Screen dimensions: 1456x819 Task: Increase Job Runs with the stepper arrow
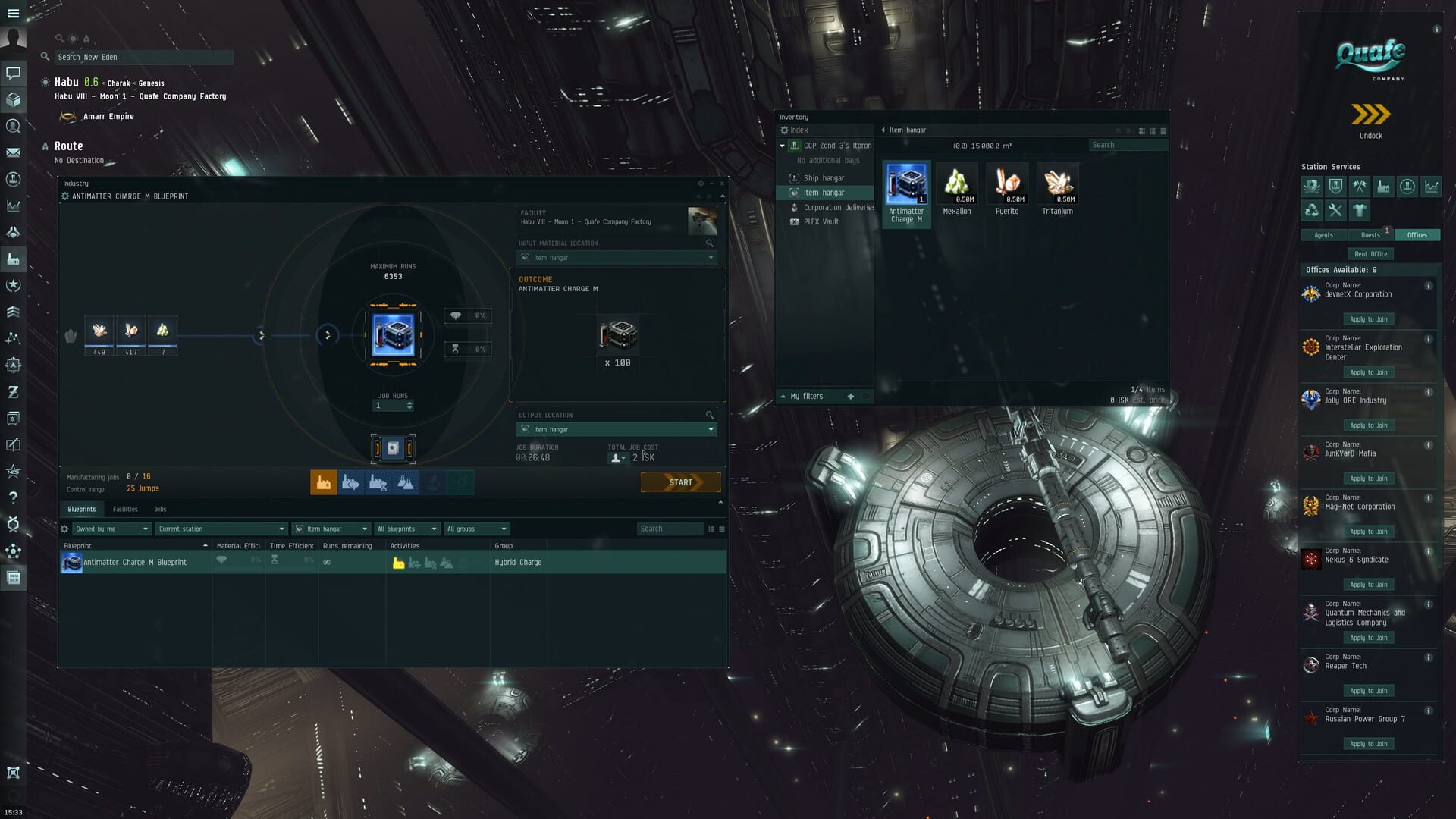(409, 403)
